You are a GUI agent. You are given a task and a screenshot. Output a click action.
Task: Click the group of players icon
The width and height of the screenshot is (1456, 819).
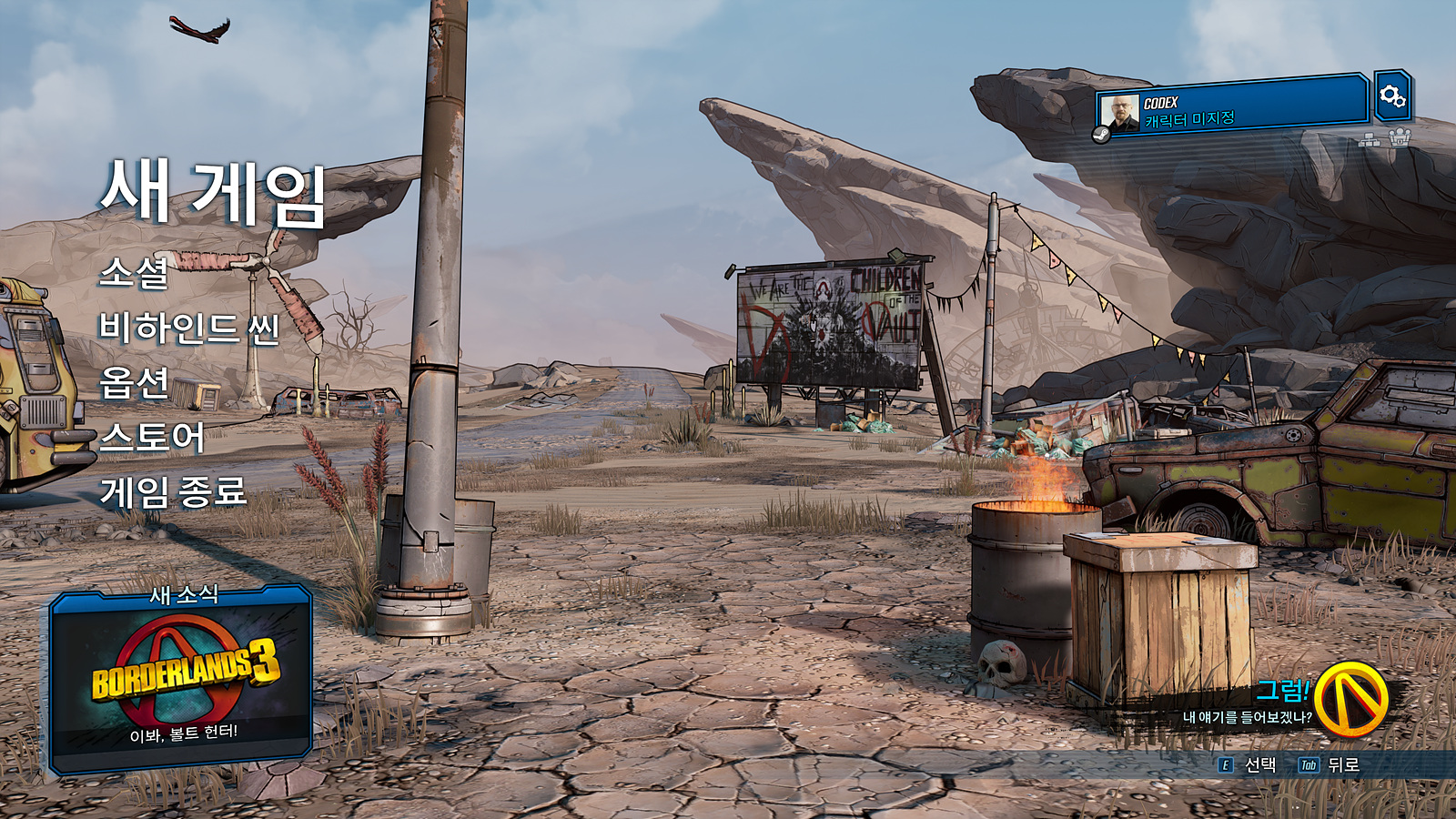[1400, 138]
